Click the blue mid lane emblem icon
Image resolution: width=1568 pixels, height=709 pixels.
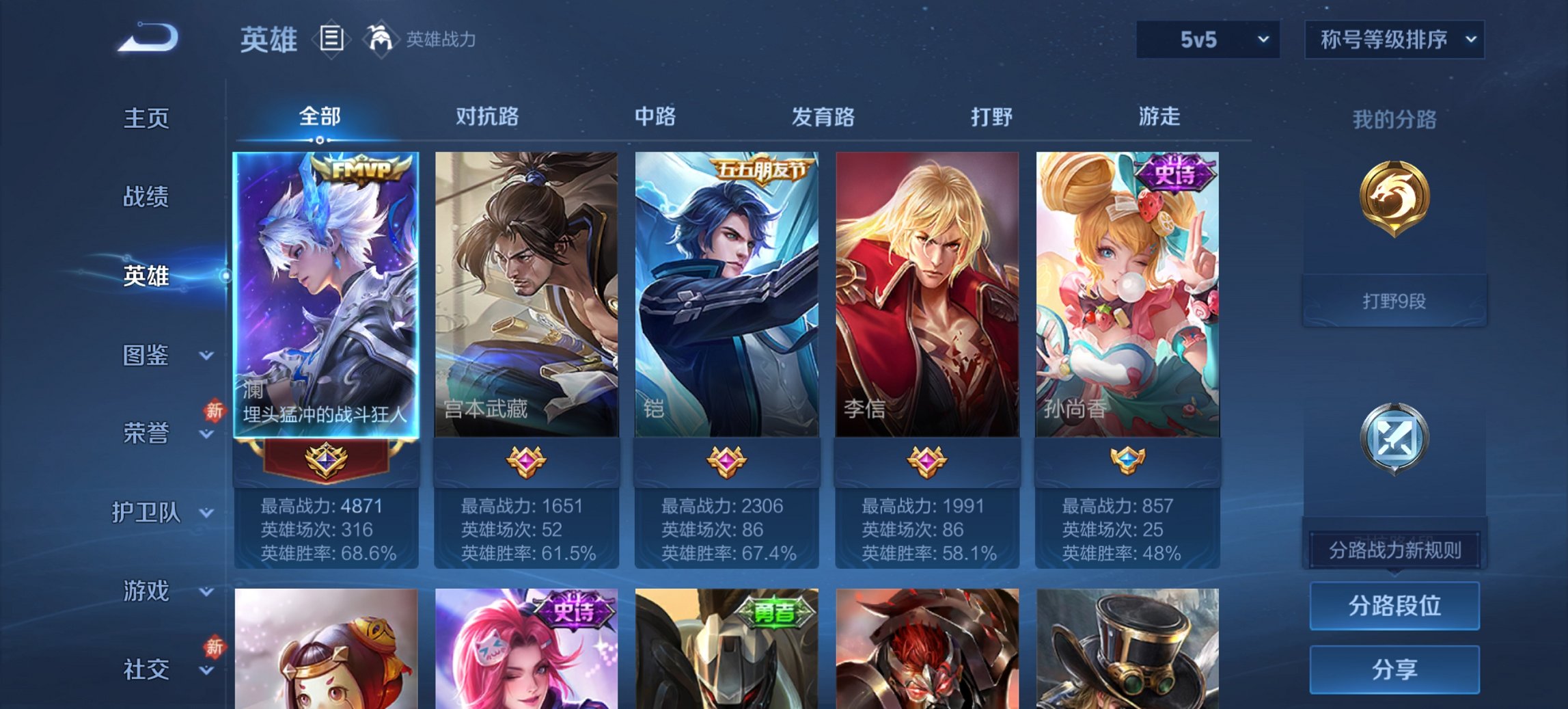point(1394,438)
